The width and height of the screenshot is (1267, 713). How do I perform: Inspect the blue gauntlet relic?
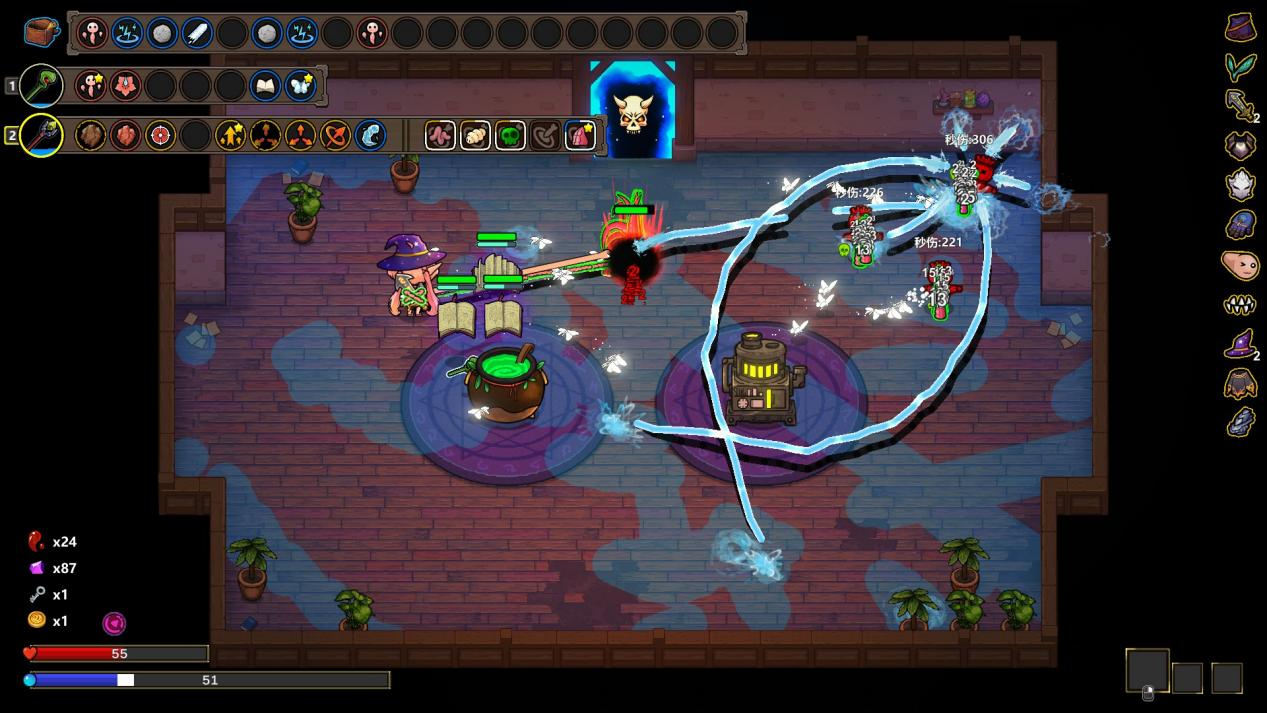[x=1240, y=225]
